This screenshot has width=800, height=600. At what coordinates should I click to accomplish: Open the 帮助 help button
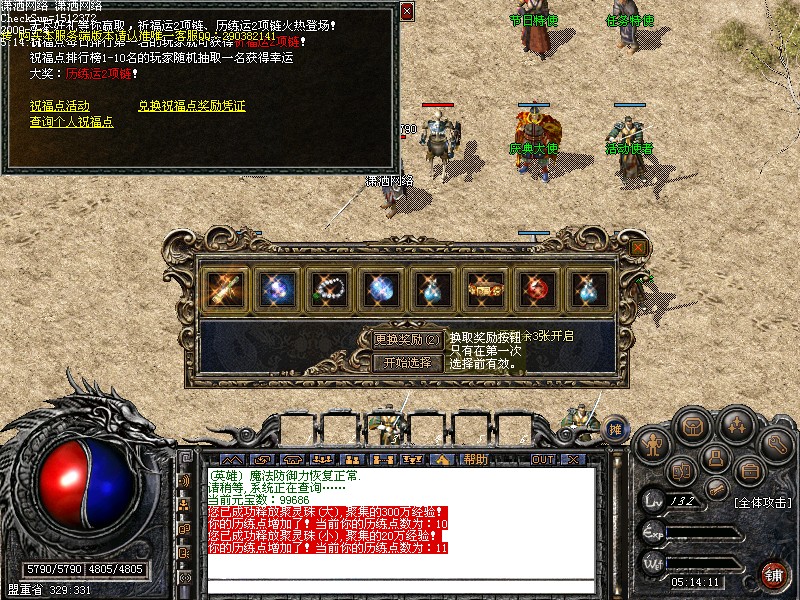[475, 459]
